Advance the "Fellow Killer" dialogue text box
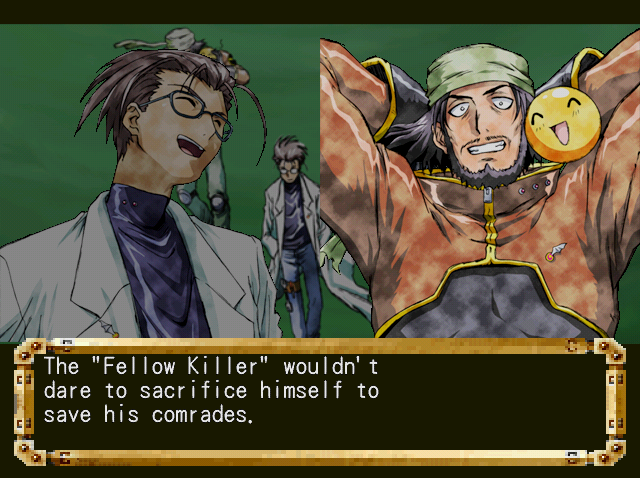The image size is (640, 478). 318,400
